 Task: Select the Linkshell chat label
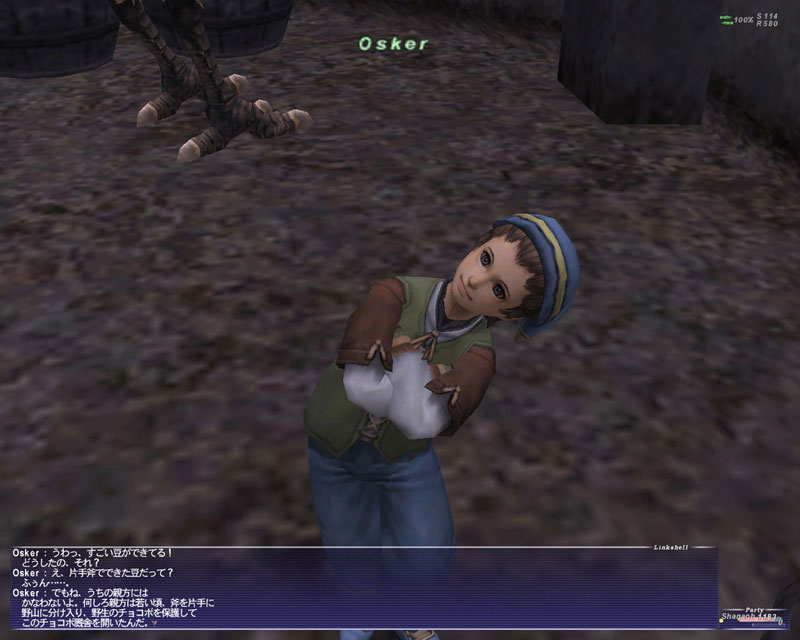point(672,547)
